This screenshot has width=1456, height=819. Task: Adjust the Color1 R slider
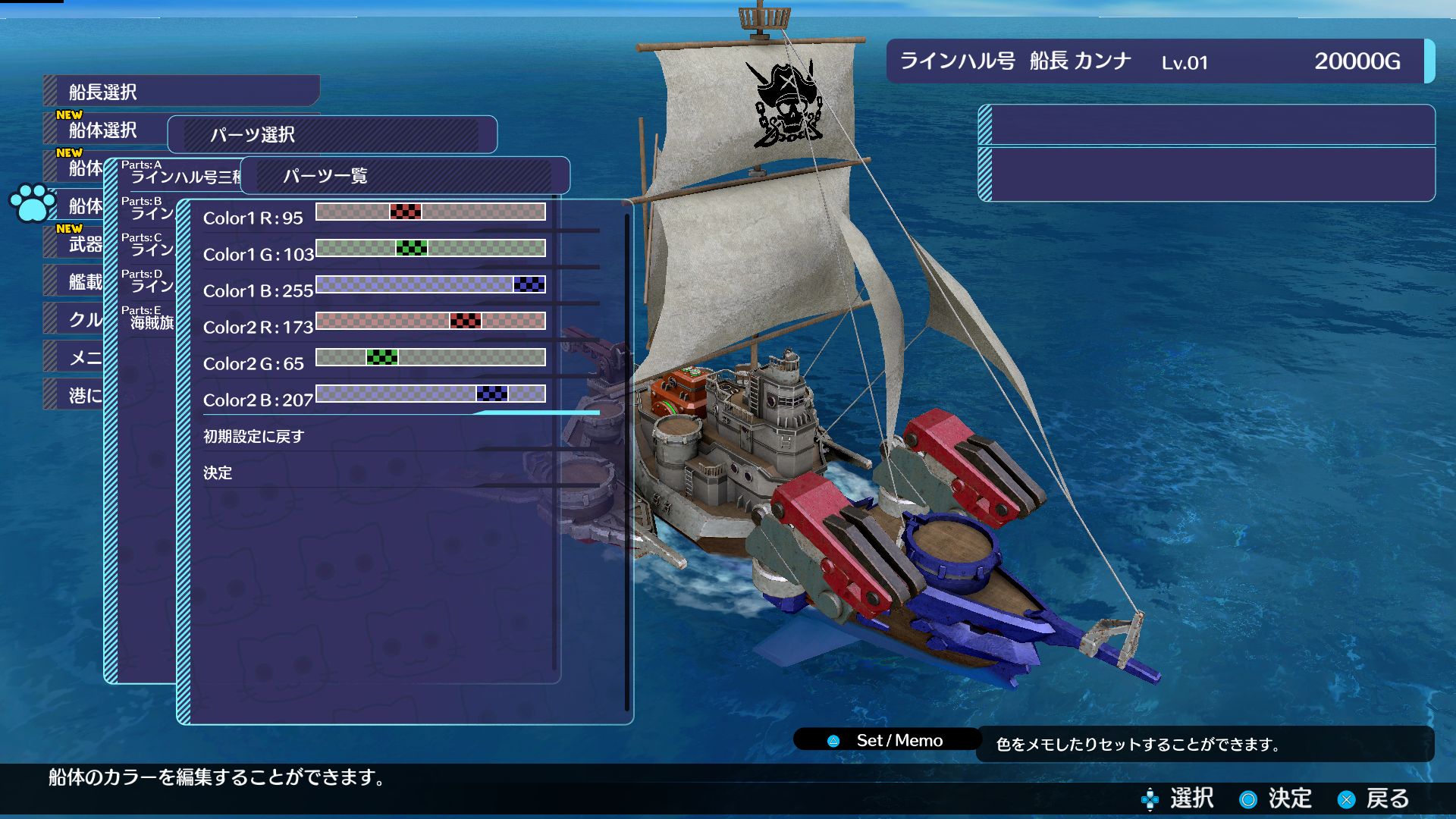coord(406,212)
